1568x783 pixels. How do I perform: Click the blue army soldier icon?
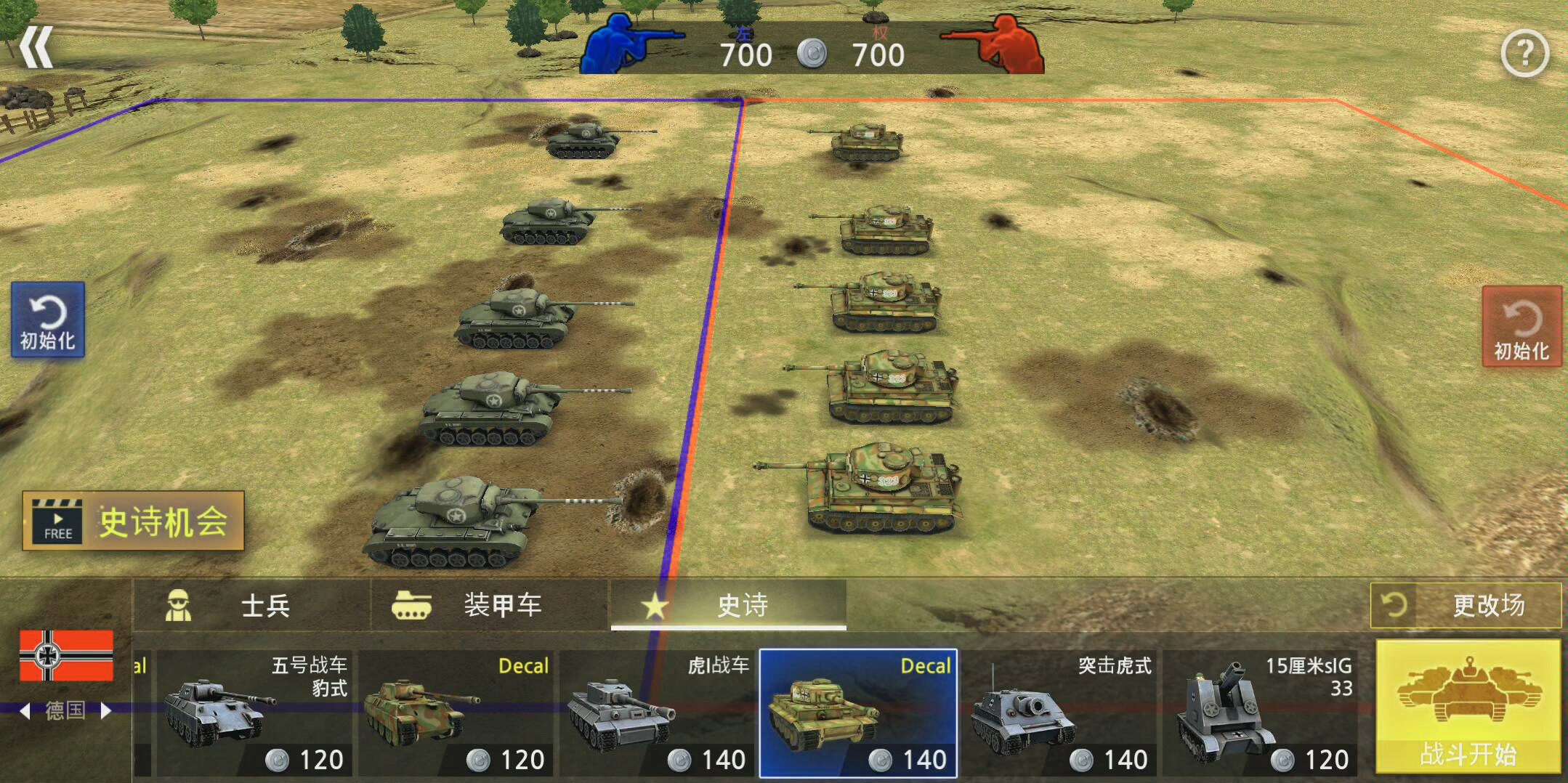pos(626,44)
